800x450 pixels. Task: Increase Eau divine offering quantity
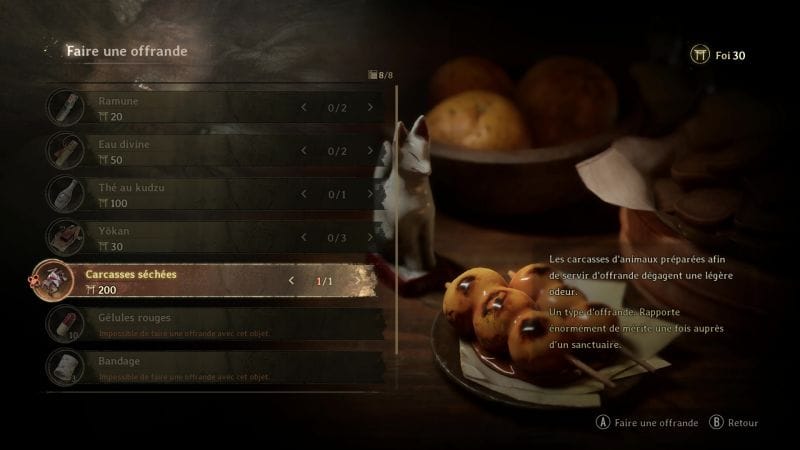(370, 151)
